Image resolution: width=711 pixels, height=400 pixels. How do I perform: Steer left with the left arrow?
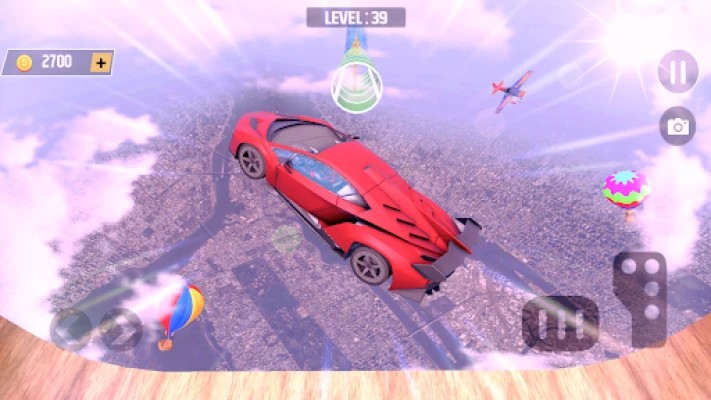click(70, 328)
